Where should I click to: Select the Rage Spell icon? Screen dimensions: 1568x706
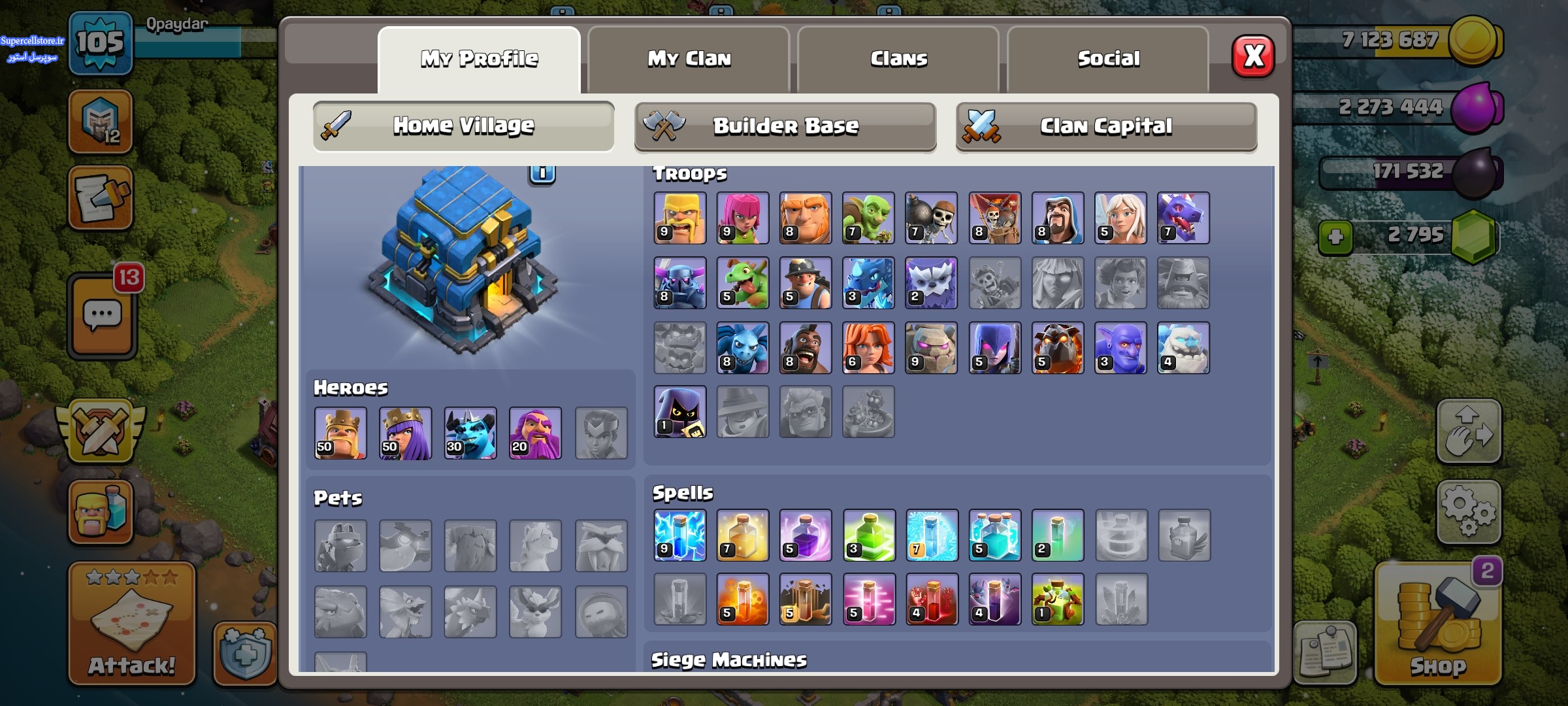pos(805,535)
